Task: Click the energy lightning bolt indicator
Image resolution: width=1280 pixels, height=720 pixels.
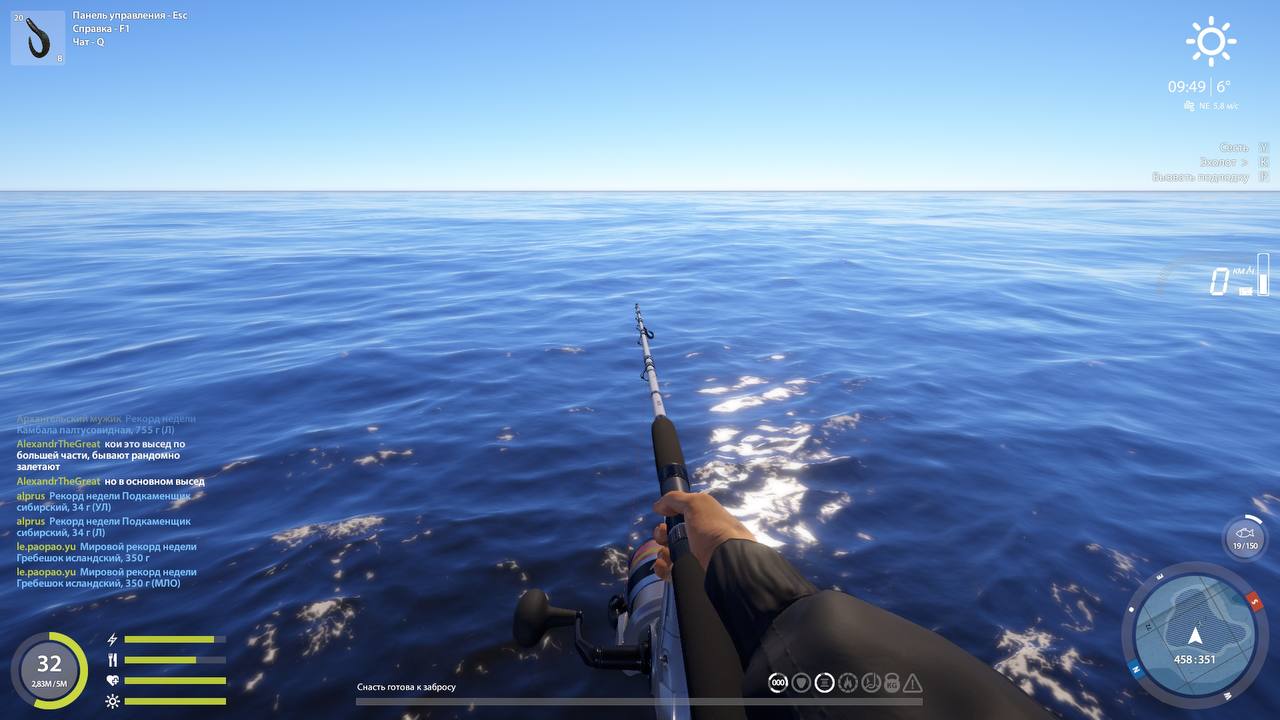Action: [x=113, y=638]
